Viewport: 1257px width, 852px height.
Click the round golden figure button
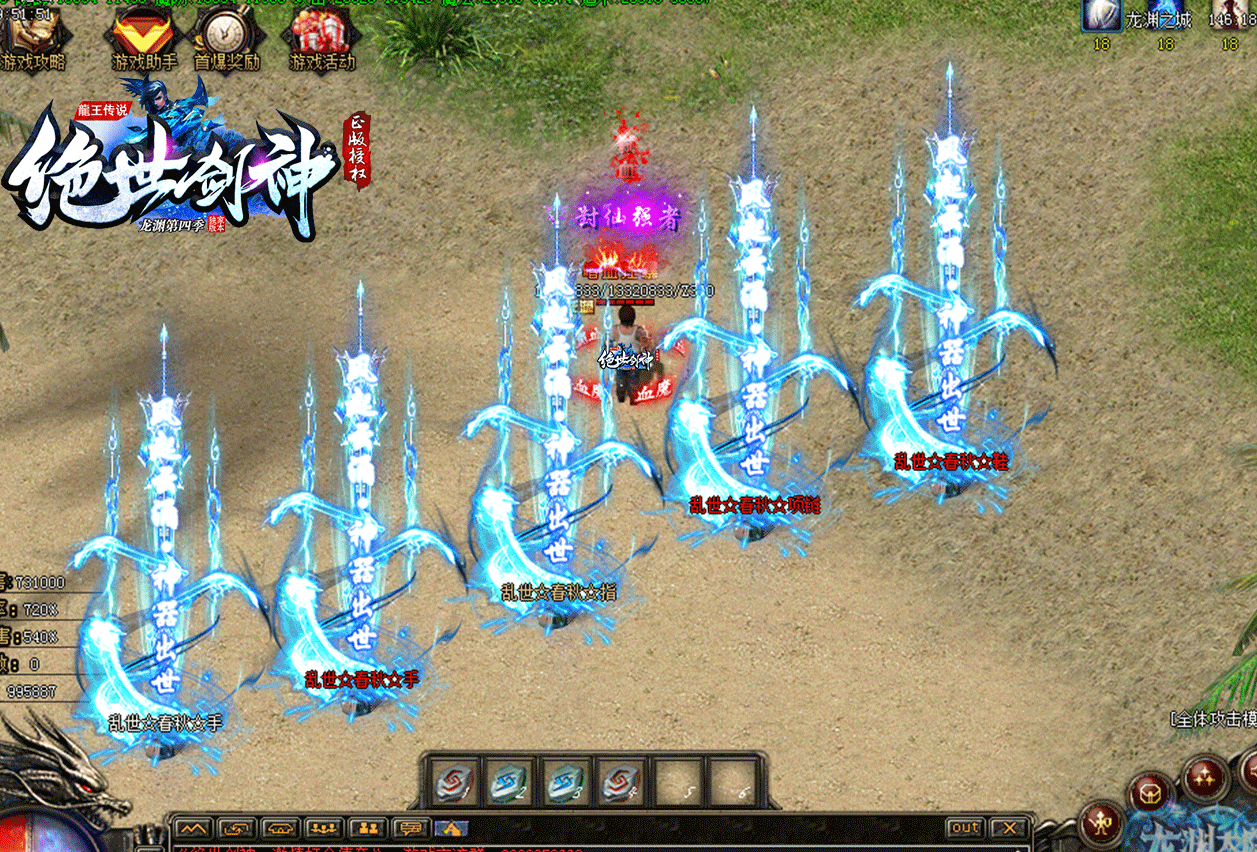point(1104,823)
